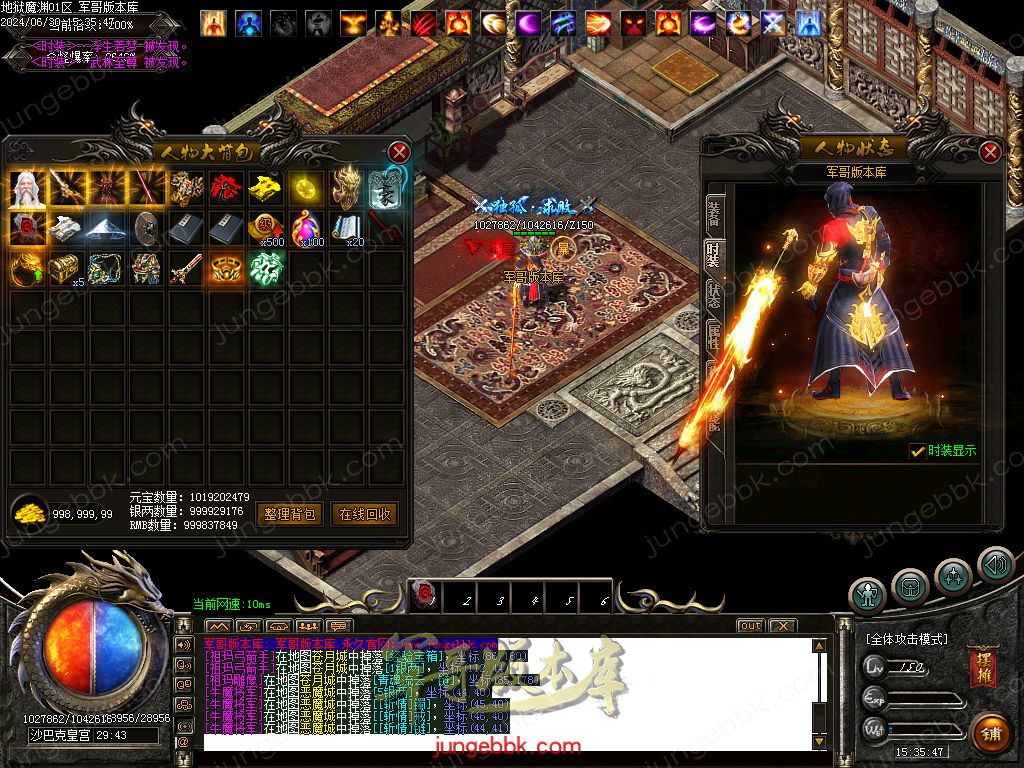Close the character status panel
Viewport: 1024px width, 768px height.
pyautogui.click(x=990, y=152)
